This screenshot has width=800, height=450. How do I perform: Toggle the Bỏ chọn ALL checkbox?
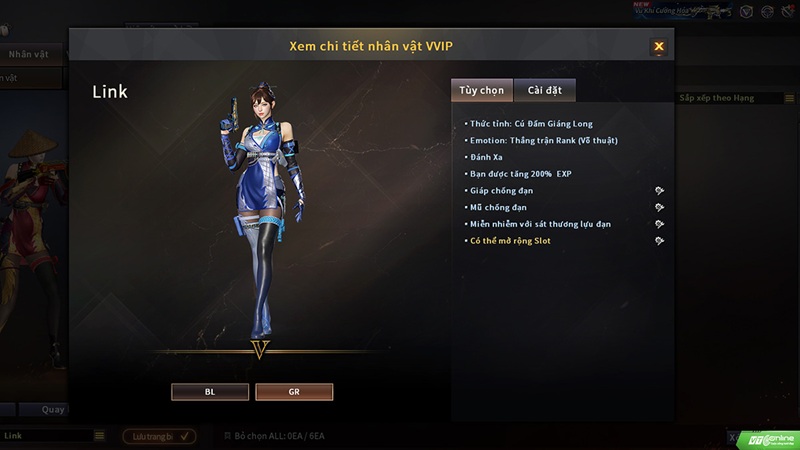(227, 436)
